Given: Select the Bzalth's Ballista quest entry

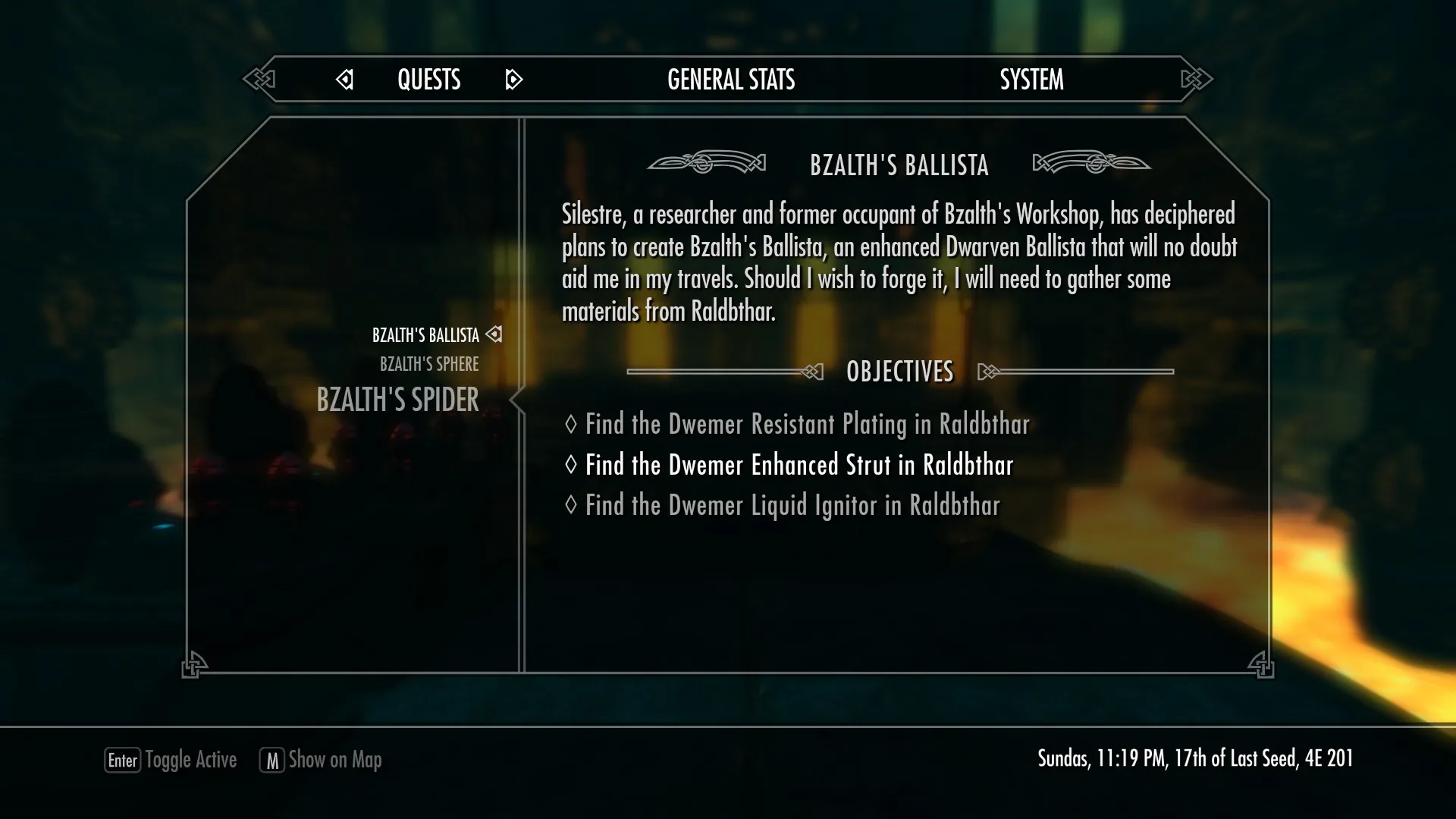Looking at the screenshot, I should pyautogui.click(x=425, y=335).
